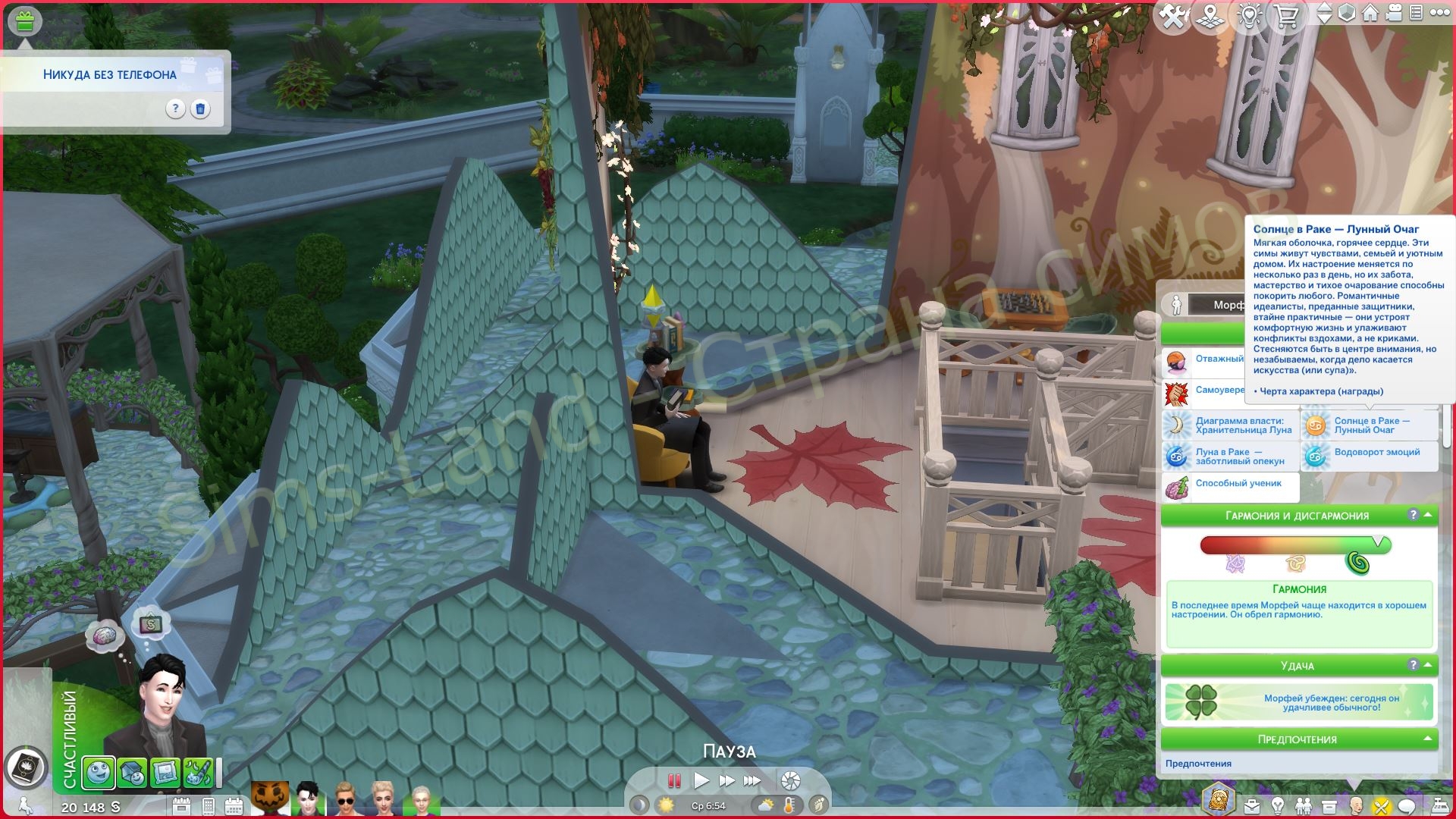Screen dimensions: 1456x819
Task: Click the harmony gradient slider marker
Action: pyautogui.click(x=1378, y=541)
